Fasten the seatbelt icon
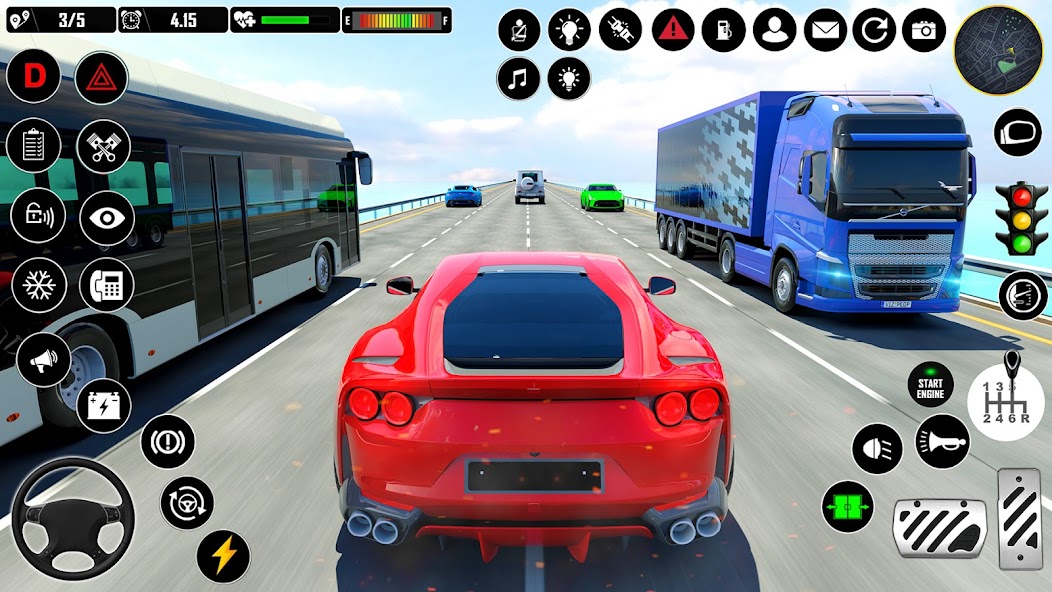Viewport: 1052px width, 592px height. (519, 30)
